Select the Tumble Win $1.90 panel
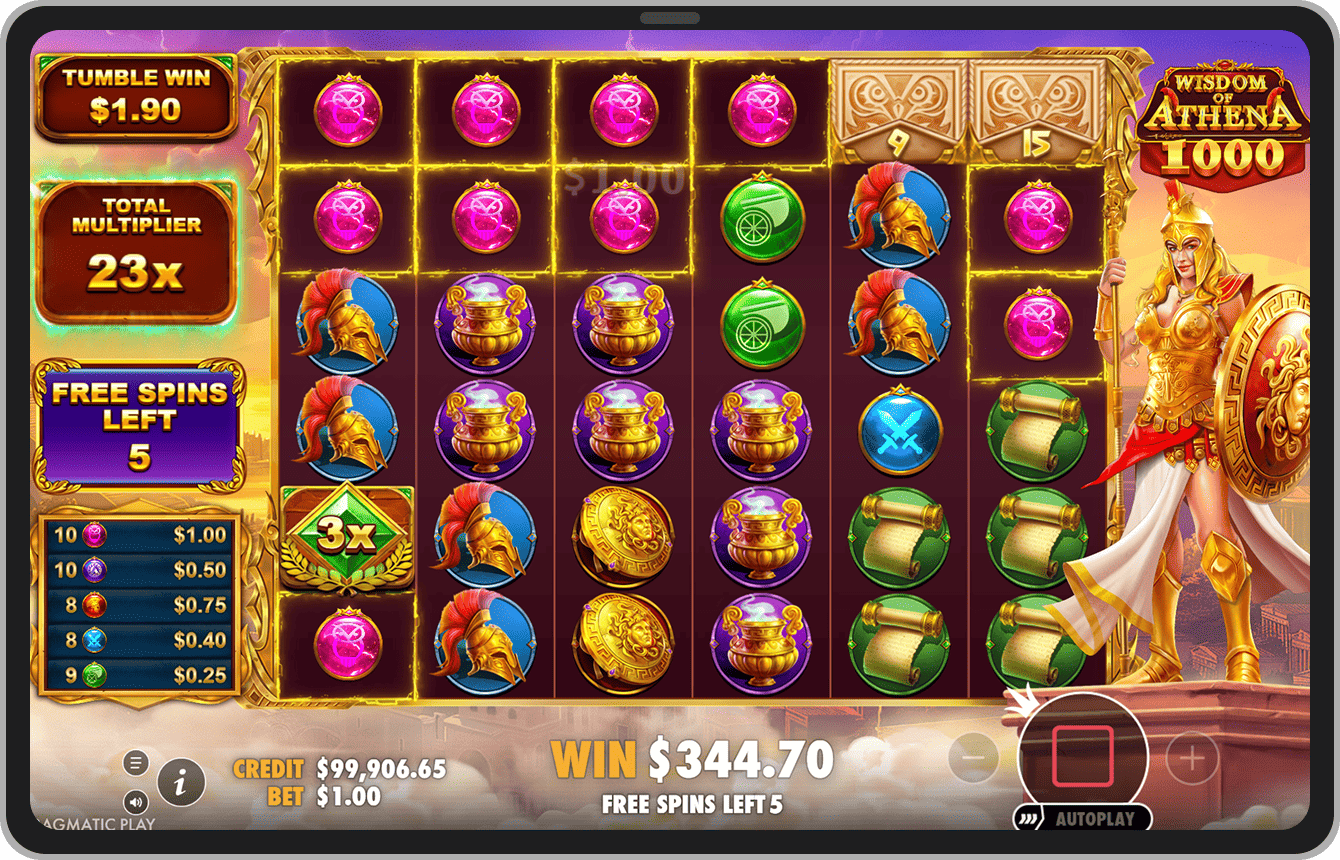The width and height of the screenshot is (1340, 860). point(136,97)
